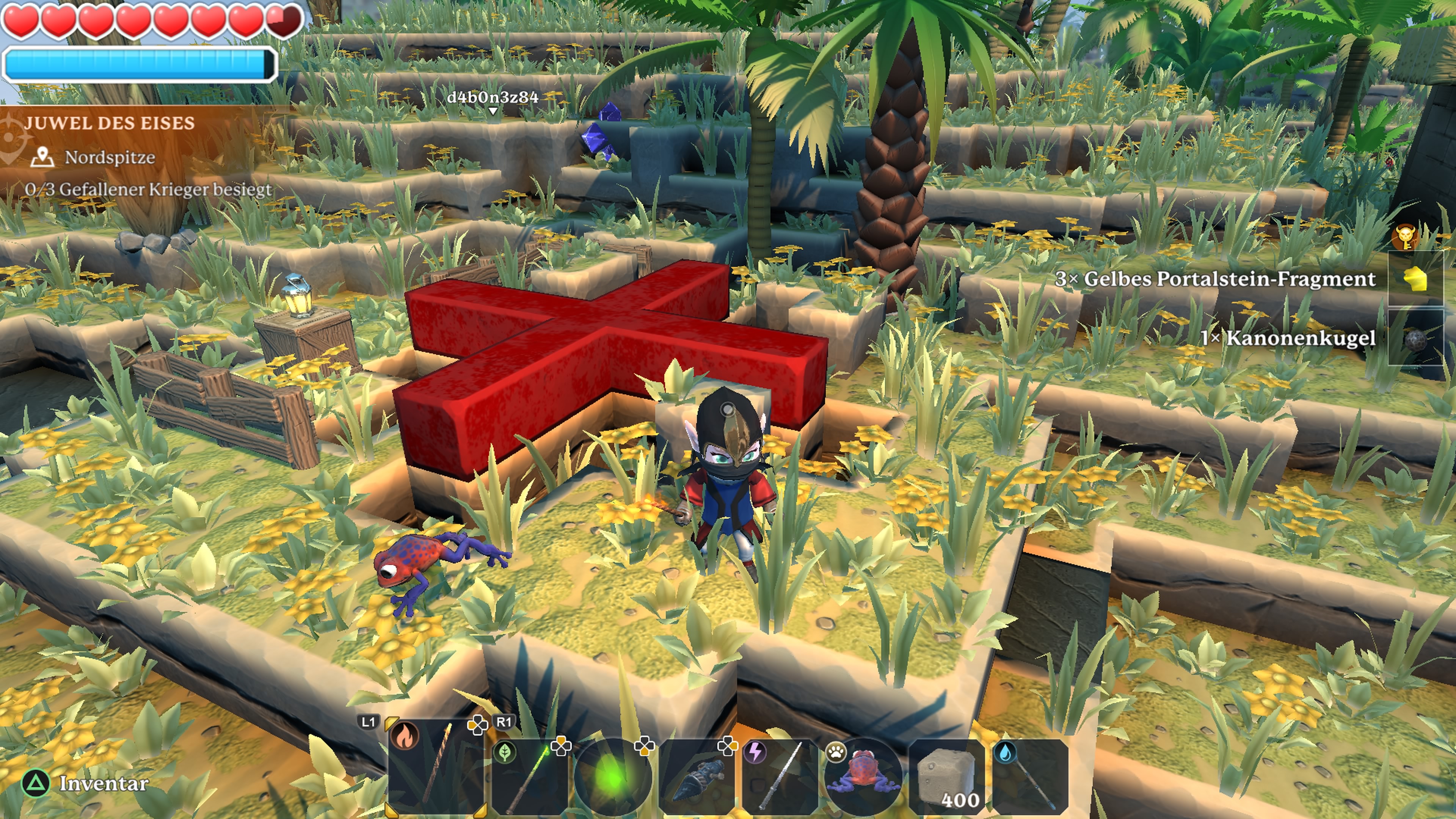Screen dimensions: 1456x819
Task: Click the Nordspitze location marker icon
Action: pyautogui.click(x=42, y=157)
